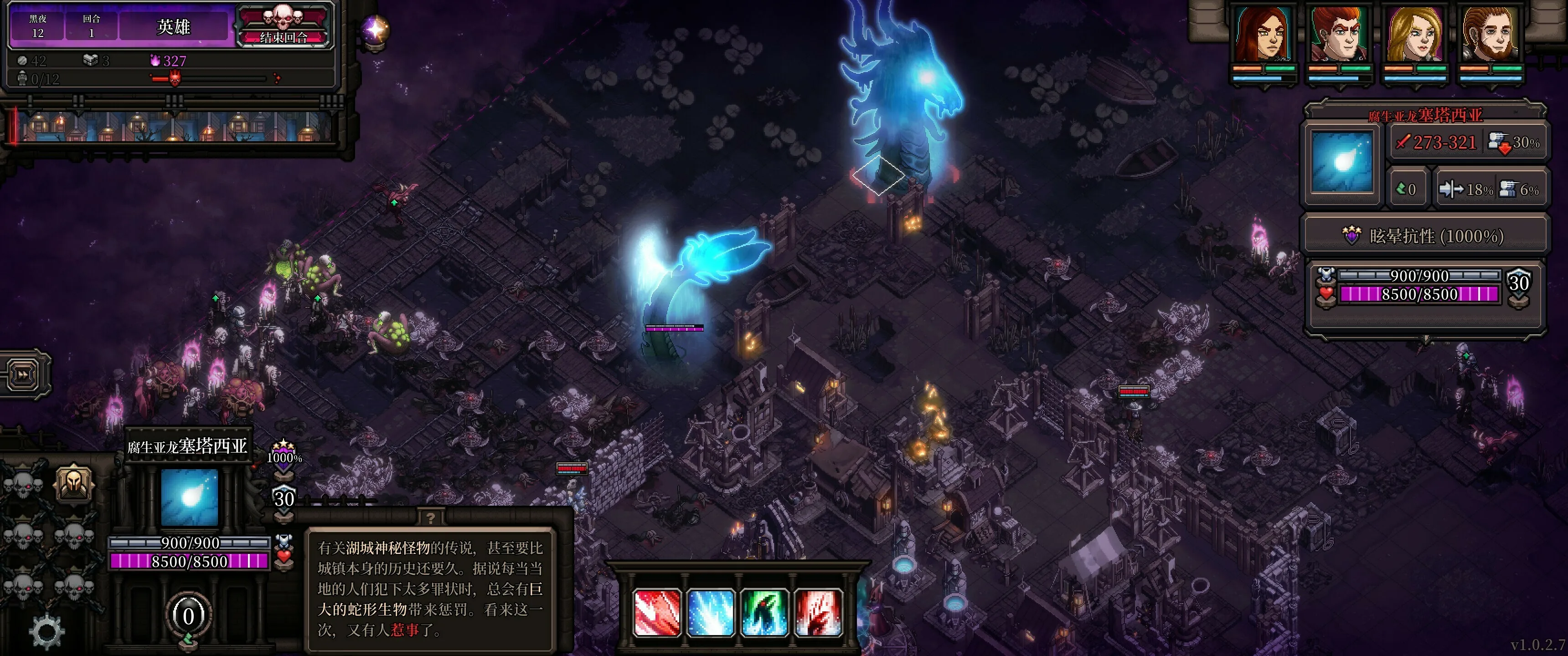Click the boss portrait in bottom unit panel

coord(189,497)
